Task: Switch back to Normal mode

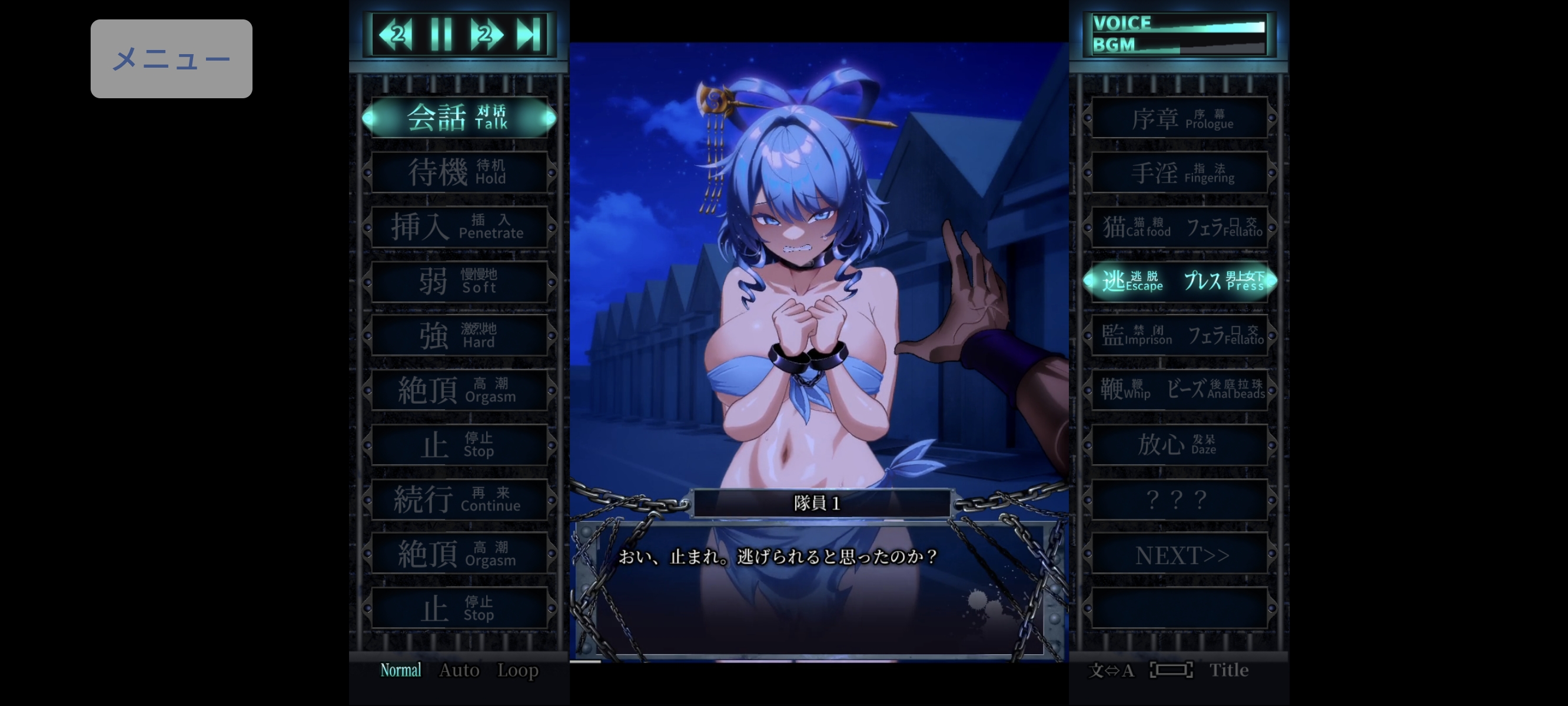Action: pyautogui.click(x=400, y=670)
